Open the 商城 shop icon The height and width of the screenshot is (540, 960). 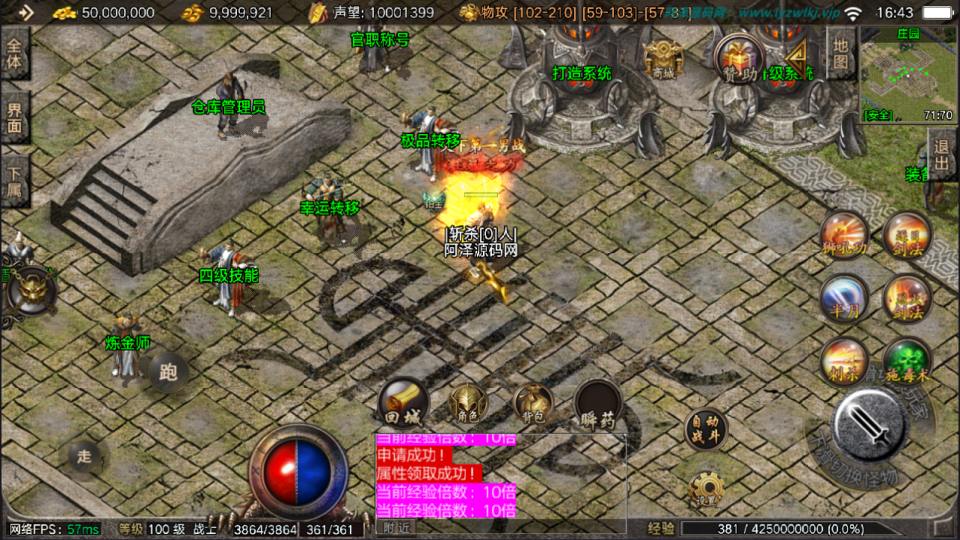tap(664, 58)
